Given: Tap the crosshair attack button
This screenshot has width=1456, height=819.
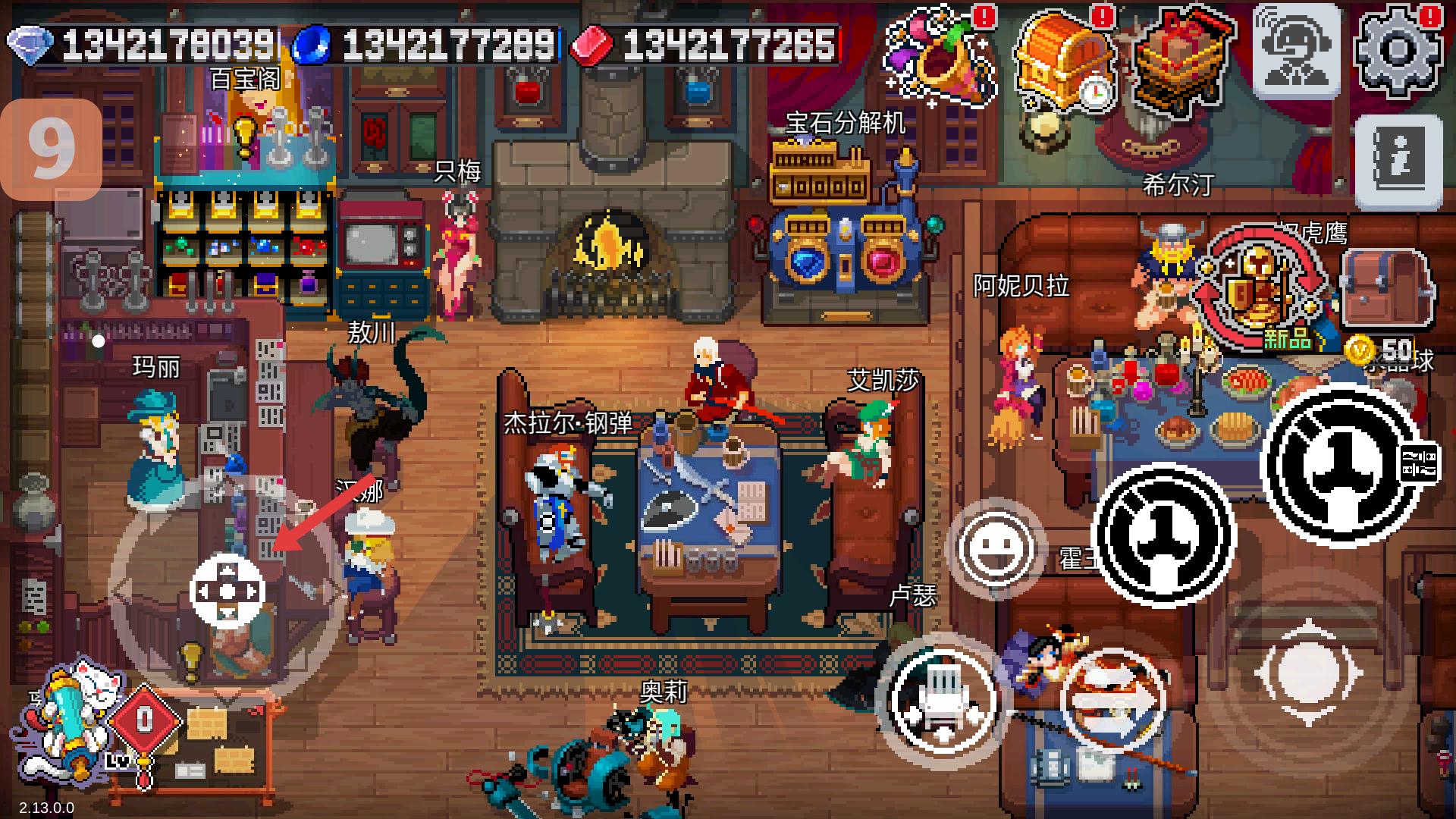Looking at the screenshot, I should (1308, 673).
